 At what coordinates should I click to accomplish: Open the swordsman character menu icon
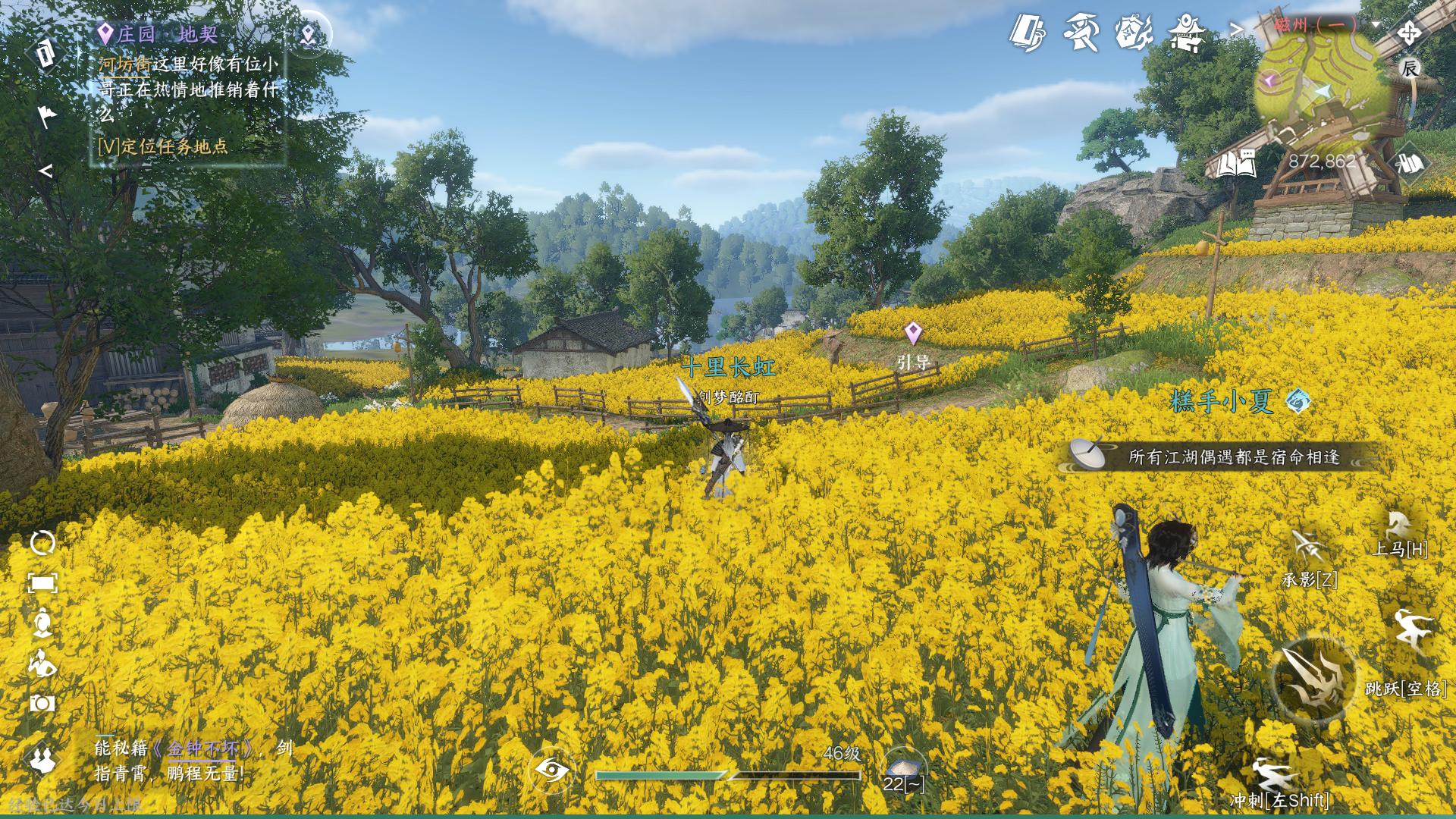pos(1081,34)
